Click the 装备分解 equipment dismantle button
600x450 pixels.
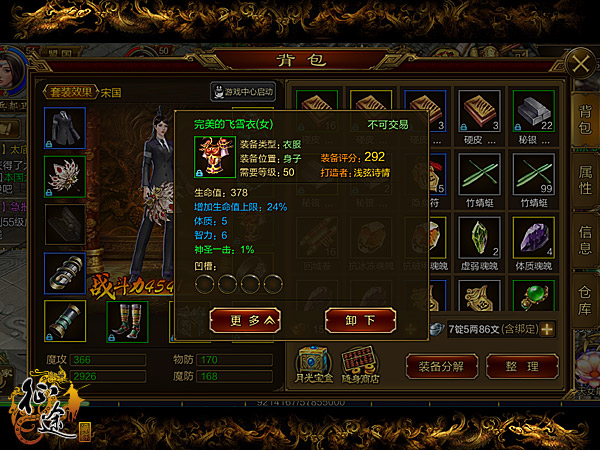point(442,365)
